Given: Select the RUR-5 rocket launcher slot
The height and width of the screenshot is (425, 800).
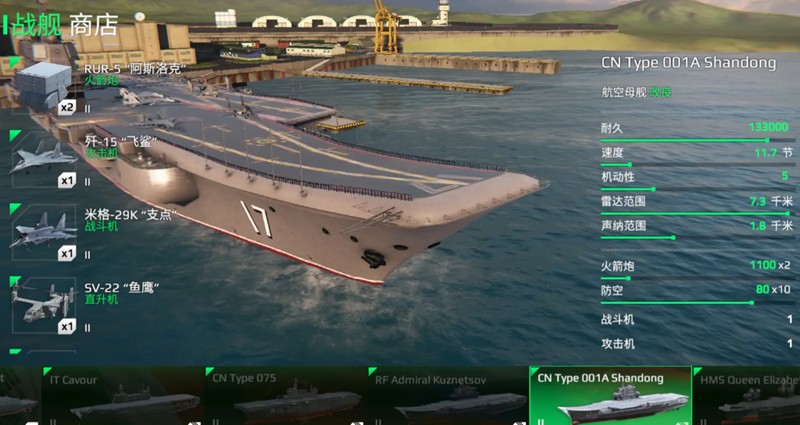Looking at the screenshot, I should coord(44,86).
